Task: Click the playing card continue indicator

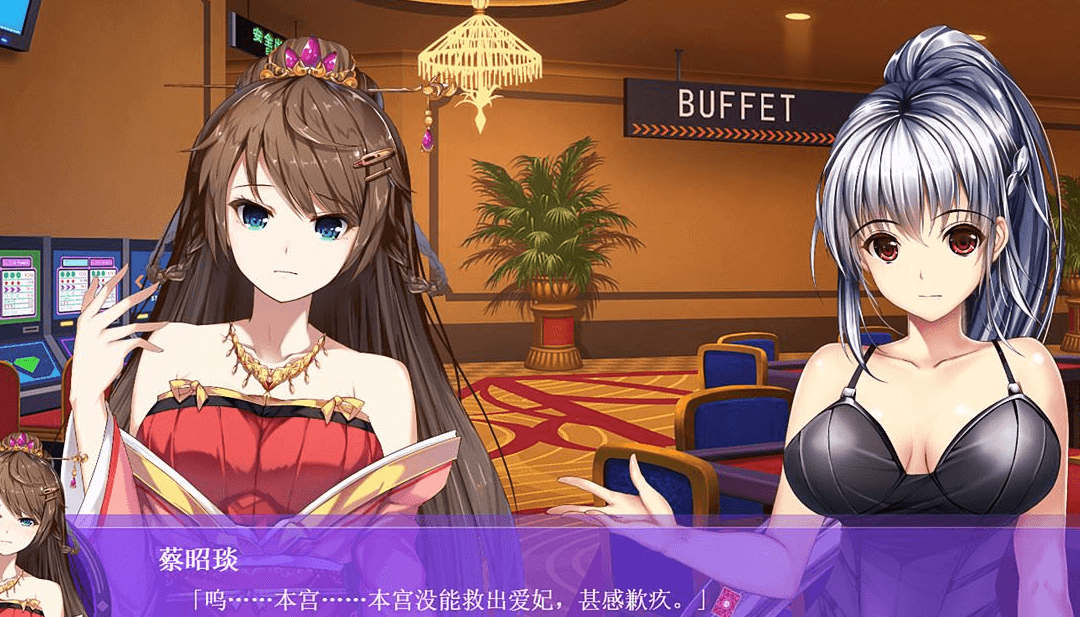Action: pos(727,601)
